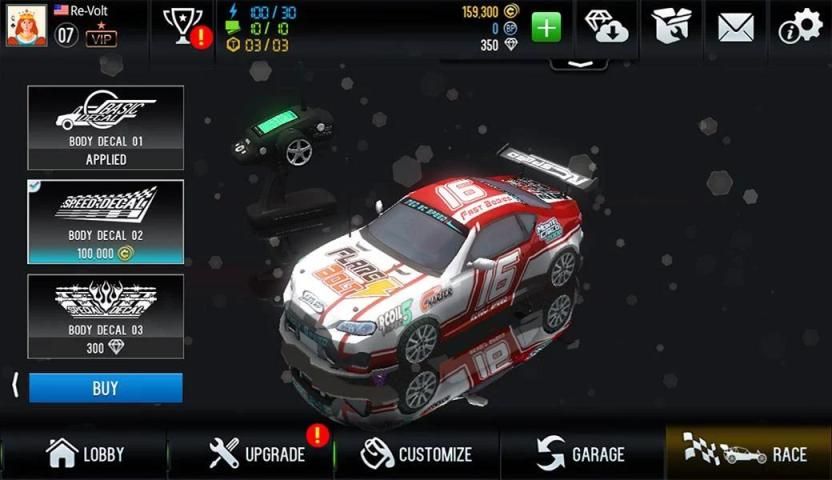832x480 pixels.
Task: Start a Race
Action: pos(748,453)
